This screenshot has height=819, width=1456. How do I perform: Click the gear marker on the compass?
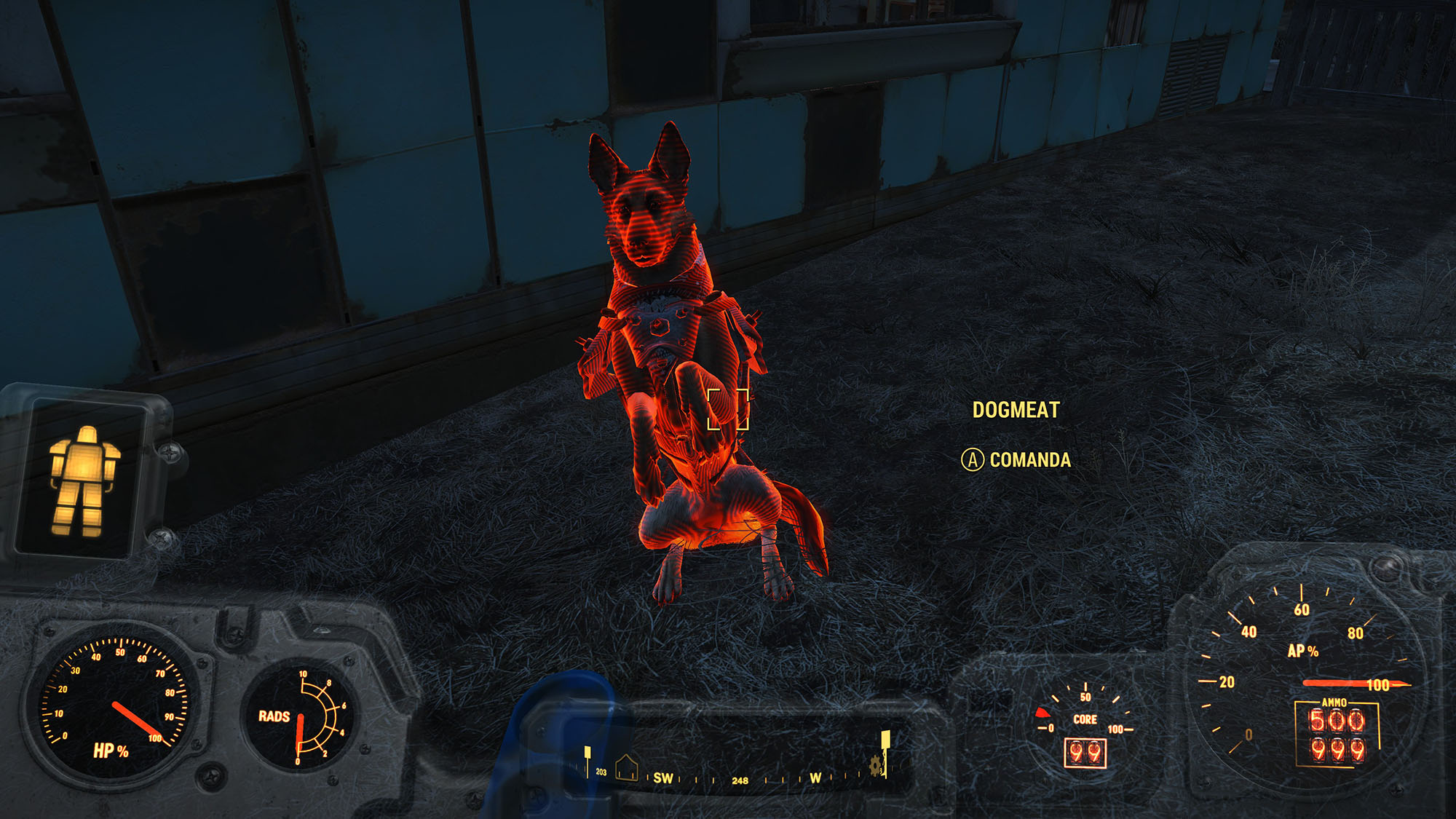point(876,764)
